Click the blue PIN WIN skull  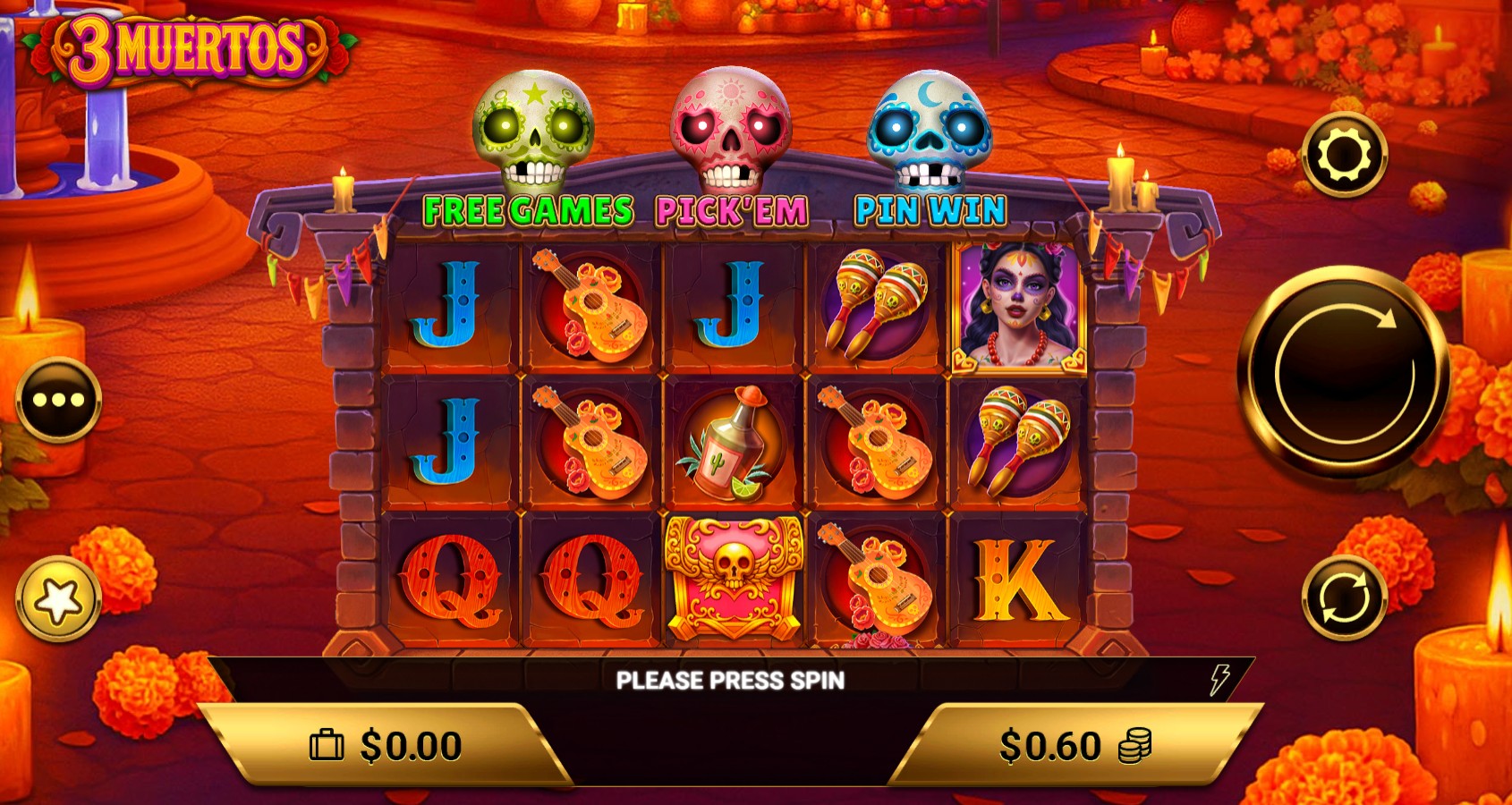pyautogui.click(x=930, y=130)
